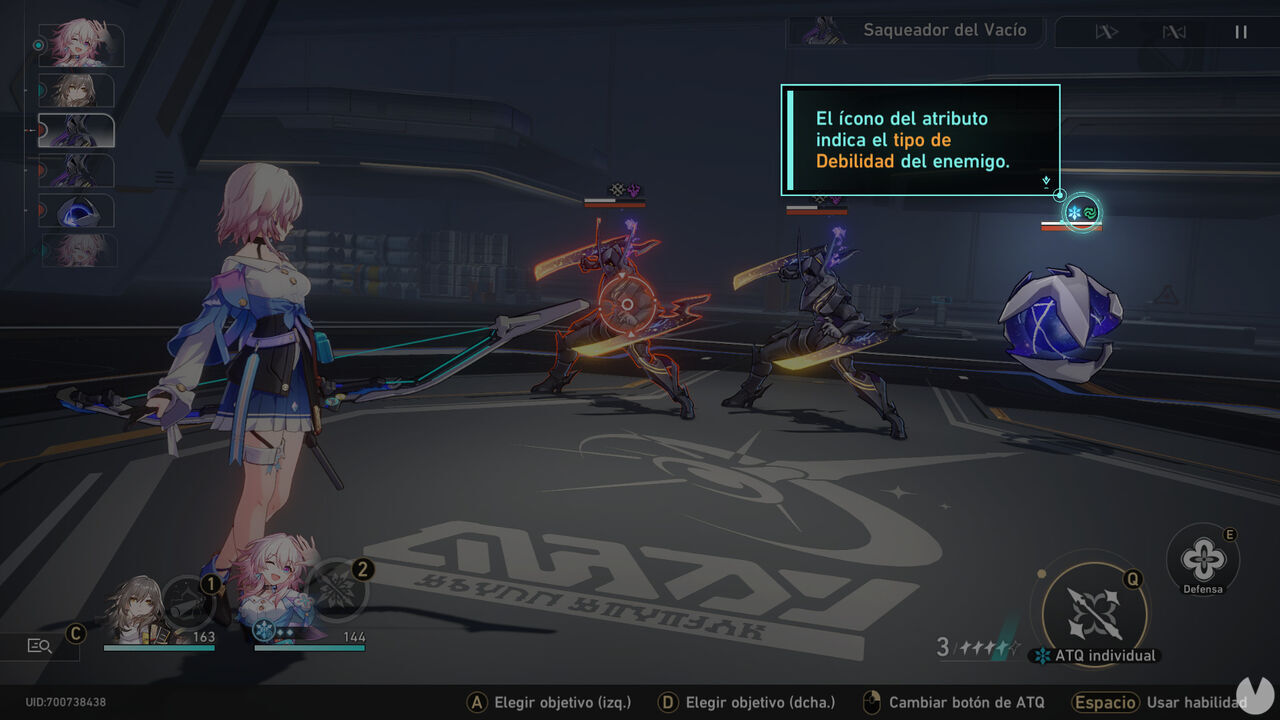Click the pause icon in the top bar
This screenshot has height=720, width=1280.
1241,31
